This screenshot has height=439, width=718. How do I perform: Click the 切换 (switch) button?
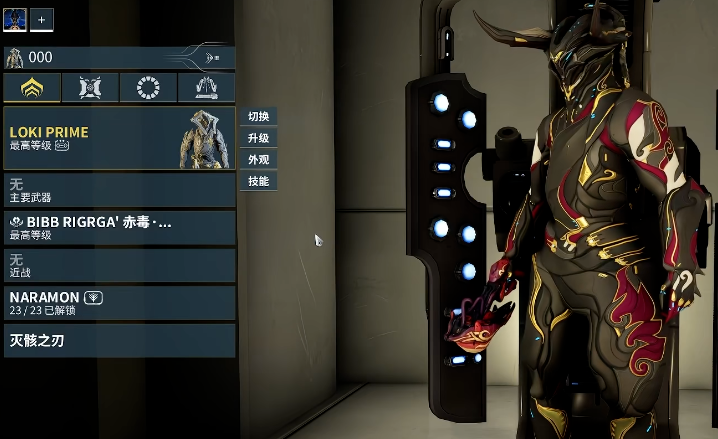258,117
